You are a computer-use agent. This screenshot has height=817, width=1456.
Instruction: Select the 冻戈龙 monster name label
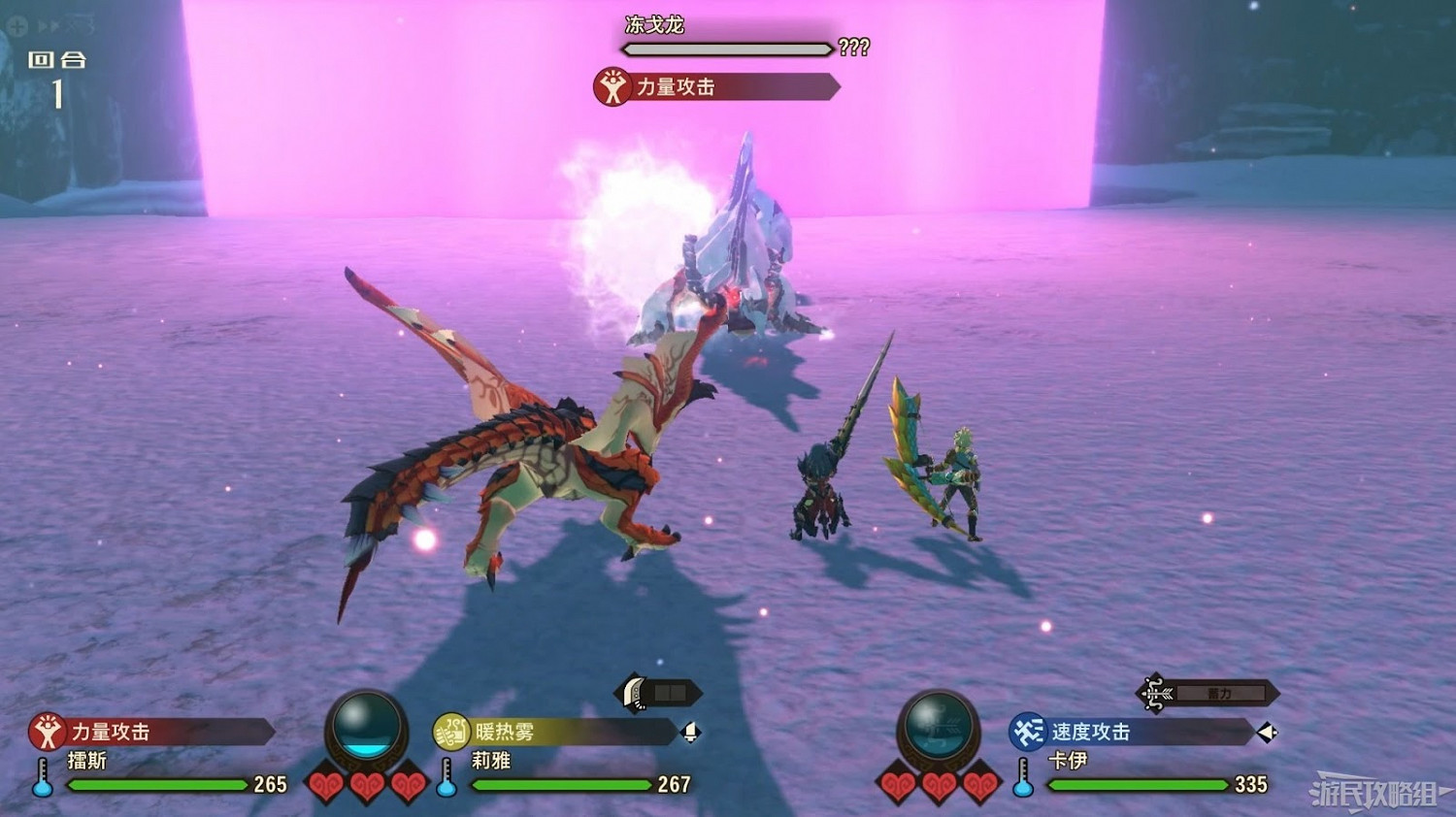pyautogui.click(x=652, y=26)
